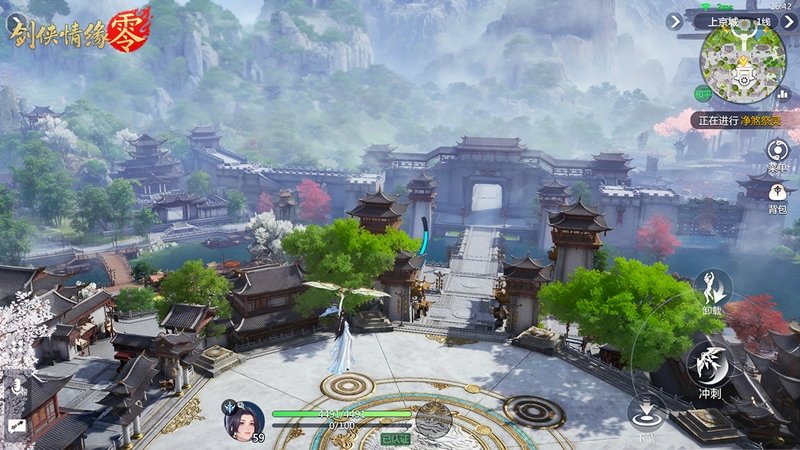Open the character portrait panel

tap(244, 419)
